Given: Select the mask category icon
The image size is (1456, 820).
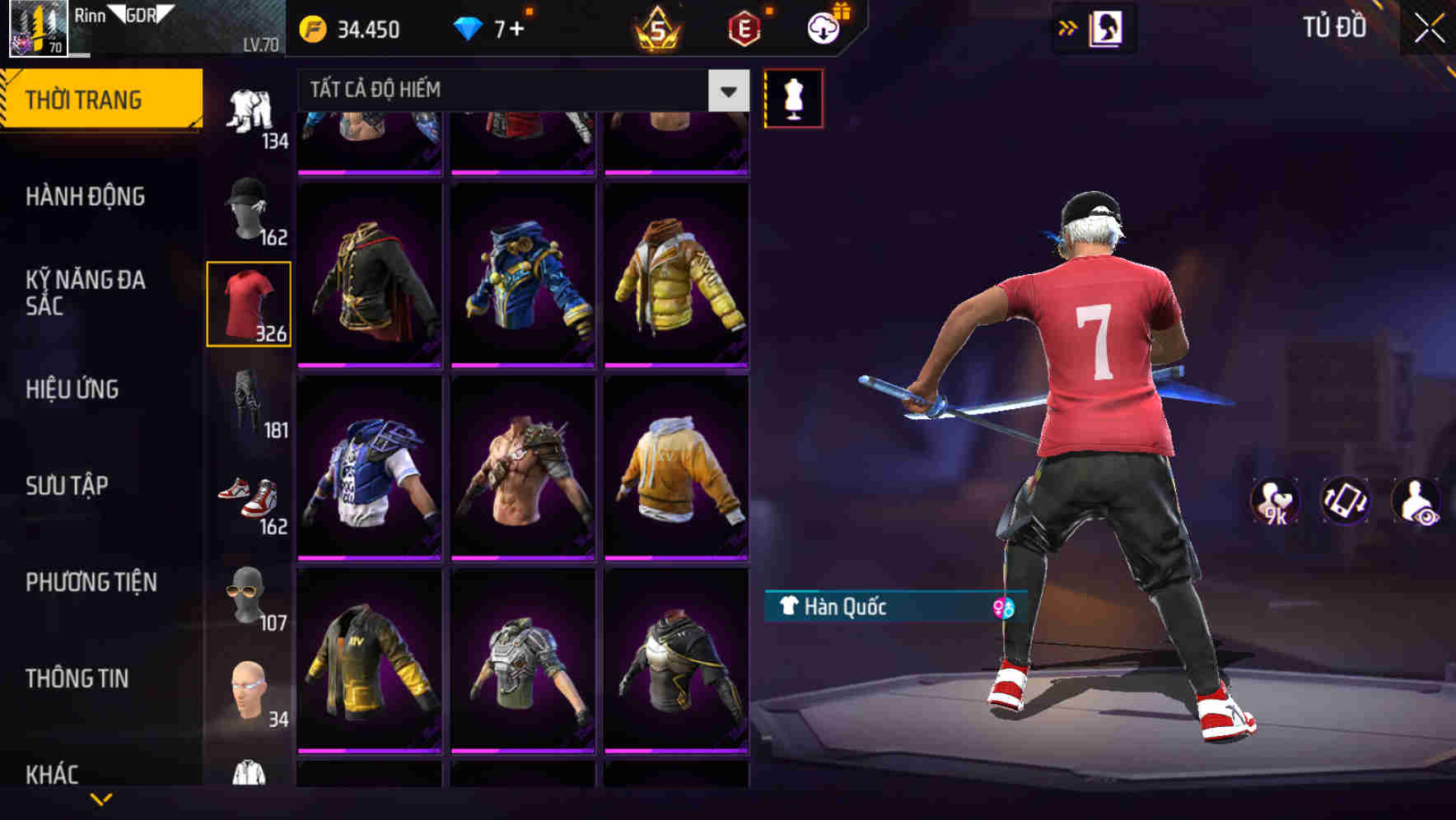Looking at the screenshot, I should click(x=250, y=595).
